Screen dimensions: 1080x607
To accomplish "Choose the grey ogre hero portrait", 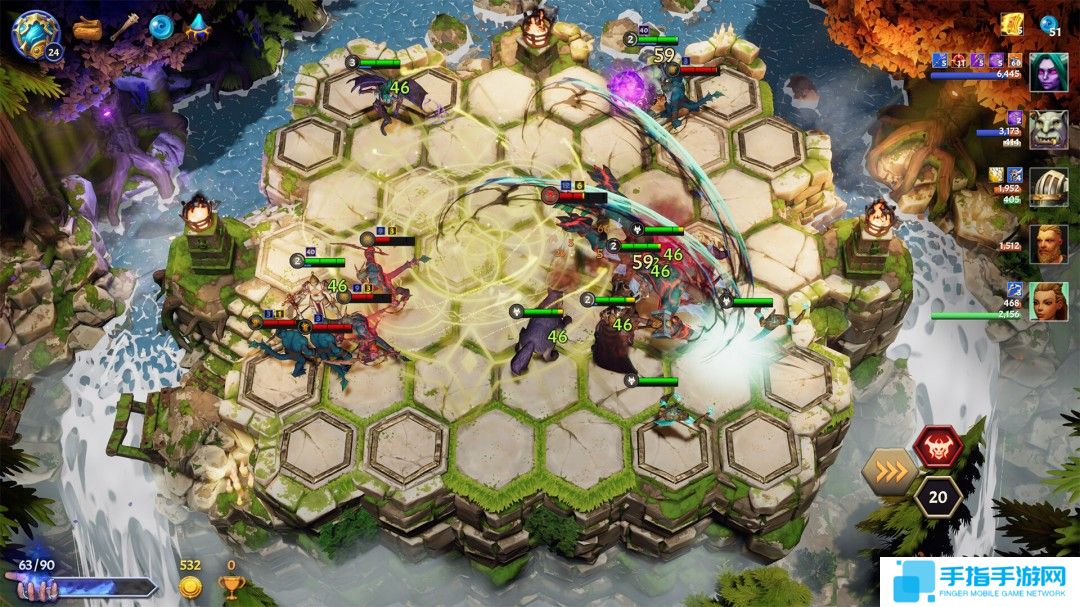I will click(1048, 130).
